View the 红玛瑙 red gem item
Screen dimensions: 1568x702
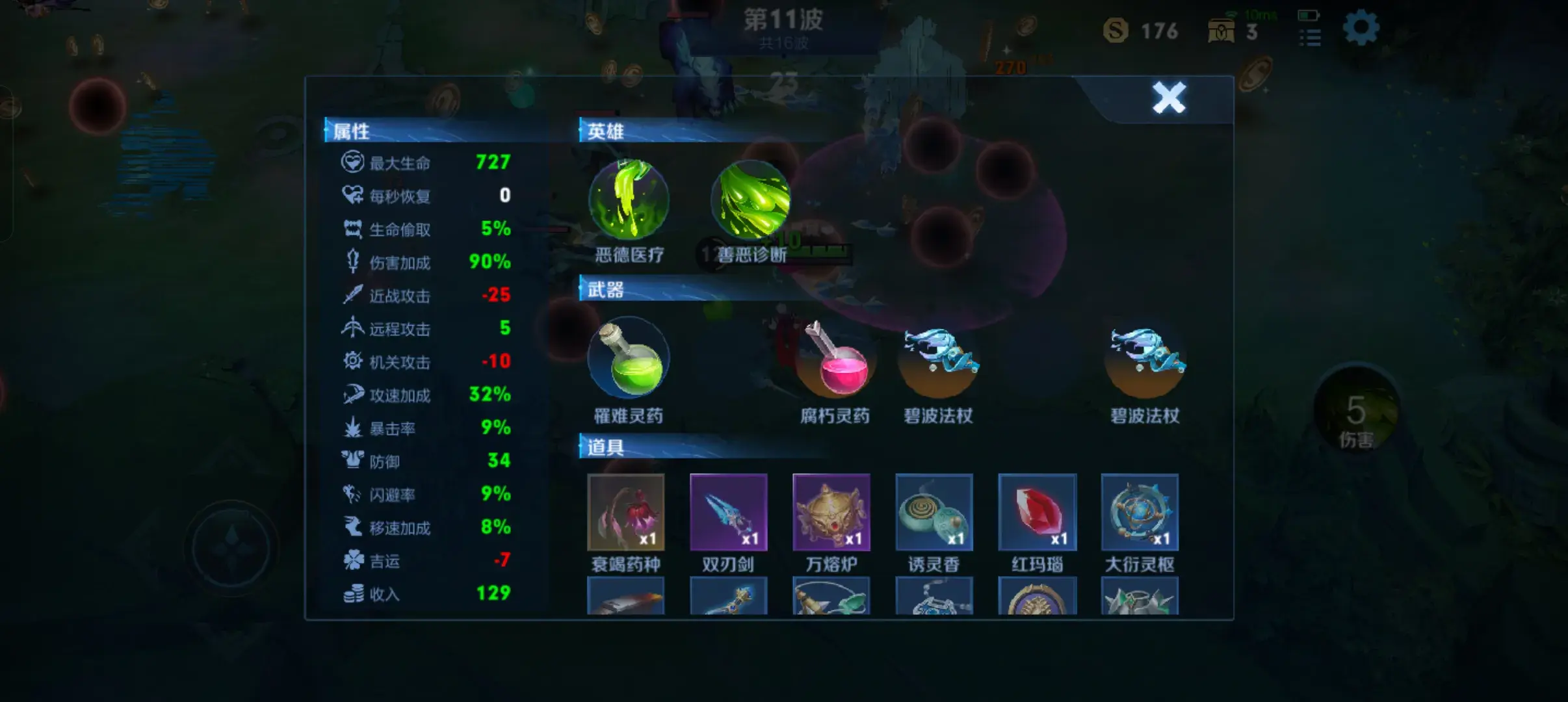(1038, 512)
